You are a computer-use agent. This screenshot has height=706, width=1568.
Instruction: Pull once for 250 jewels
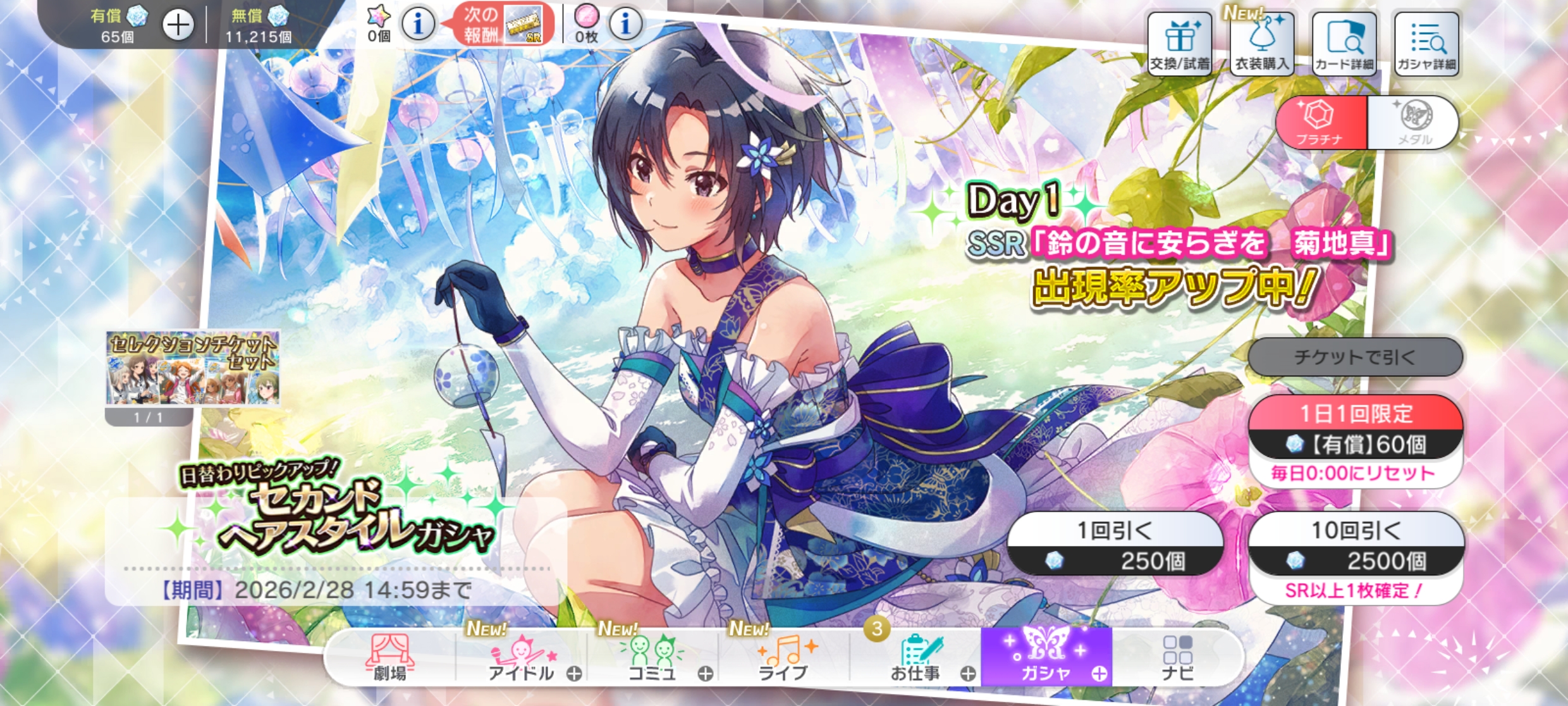(x=1115, y=544)
